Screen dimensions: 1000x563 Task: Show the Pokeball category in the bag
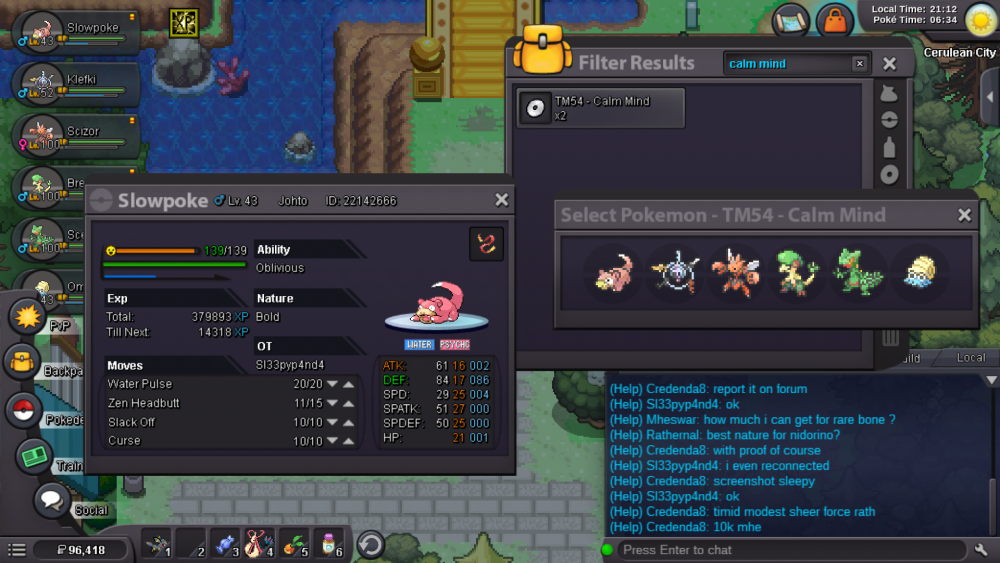[x=889, y=120]
